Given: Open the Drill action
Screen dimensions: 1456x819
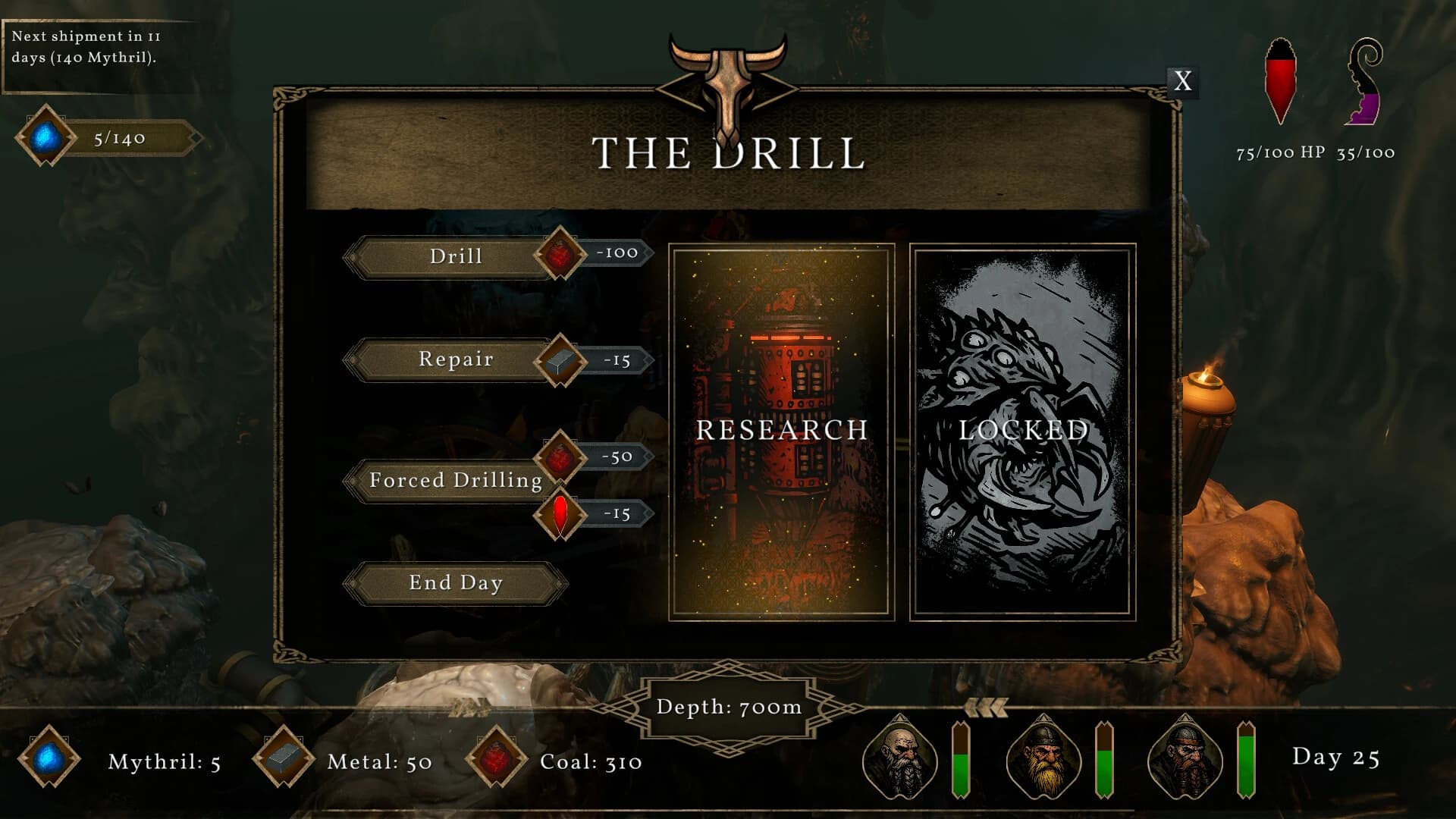Looking at the screenshot, I should 455,256.
